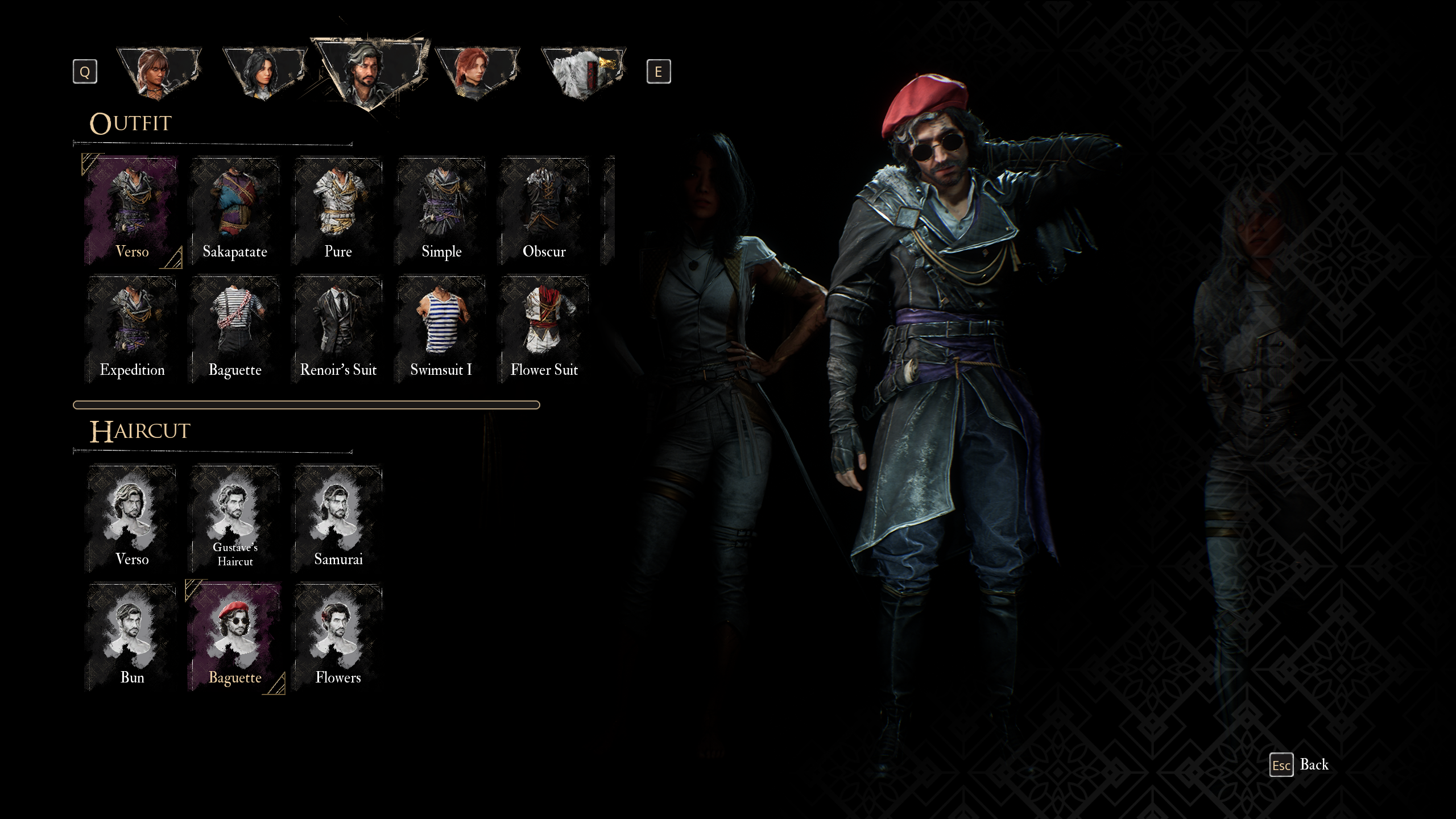Click the outfit list horizontal scrollbar

[306, 405]
